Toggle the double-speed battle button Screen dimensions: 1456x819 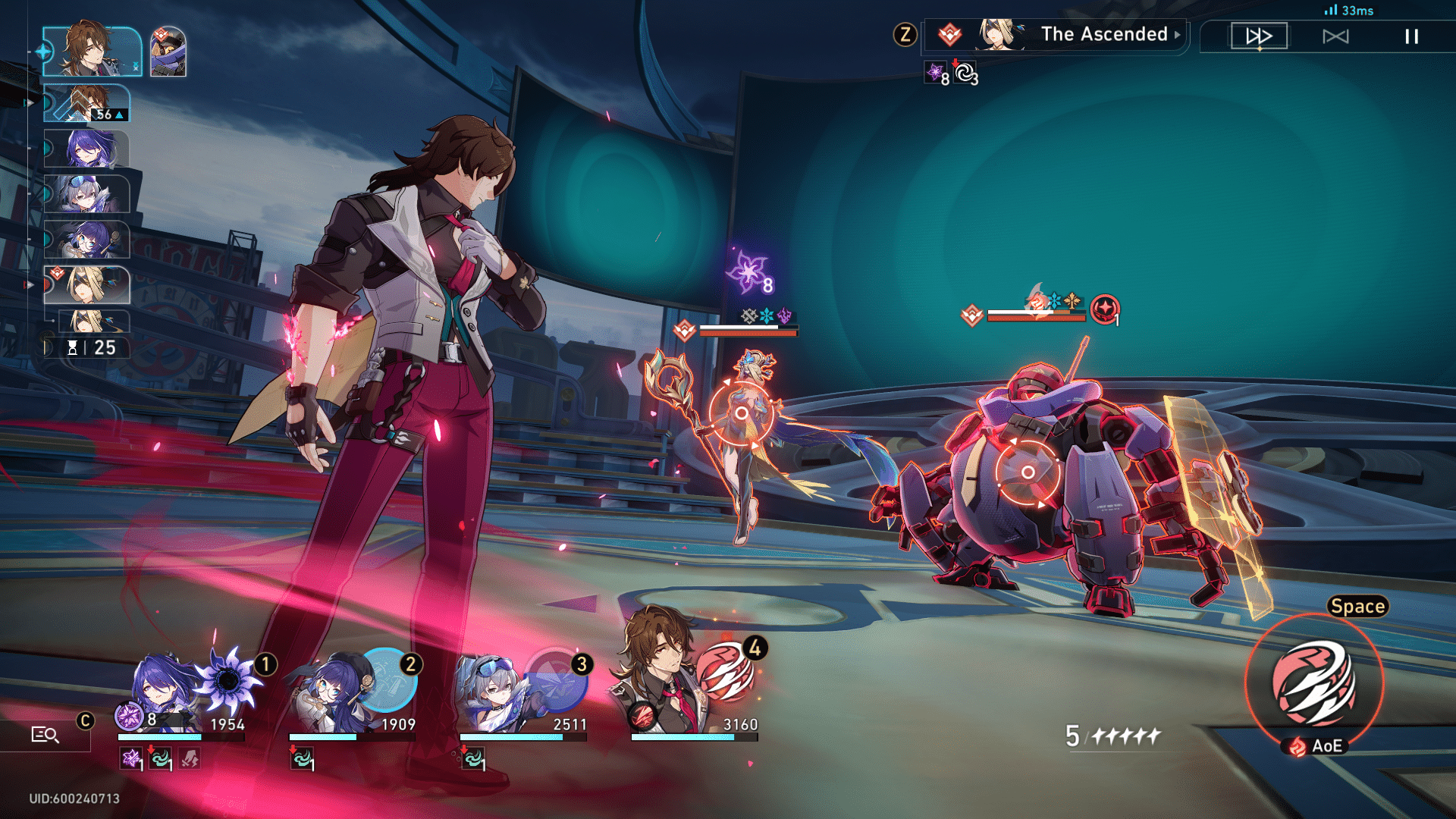point(1259,36)
